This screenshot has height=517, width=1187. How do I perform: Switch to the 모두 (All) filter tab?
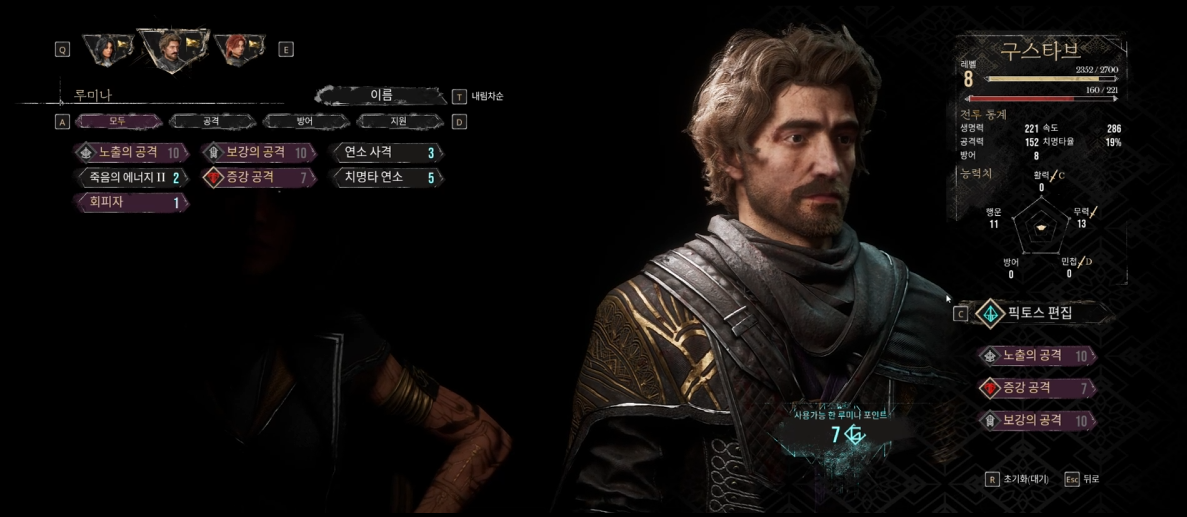point(118,121)
